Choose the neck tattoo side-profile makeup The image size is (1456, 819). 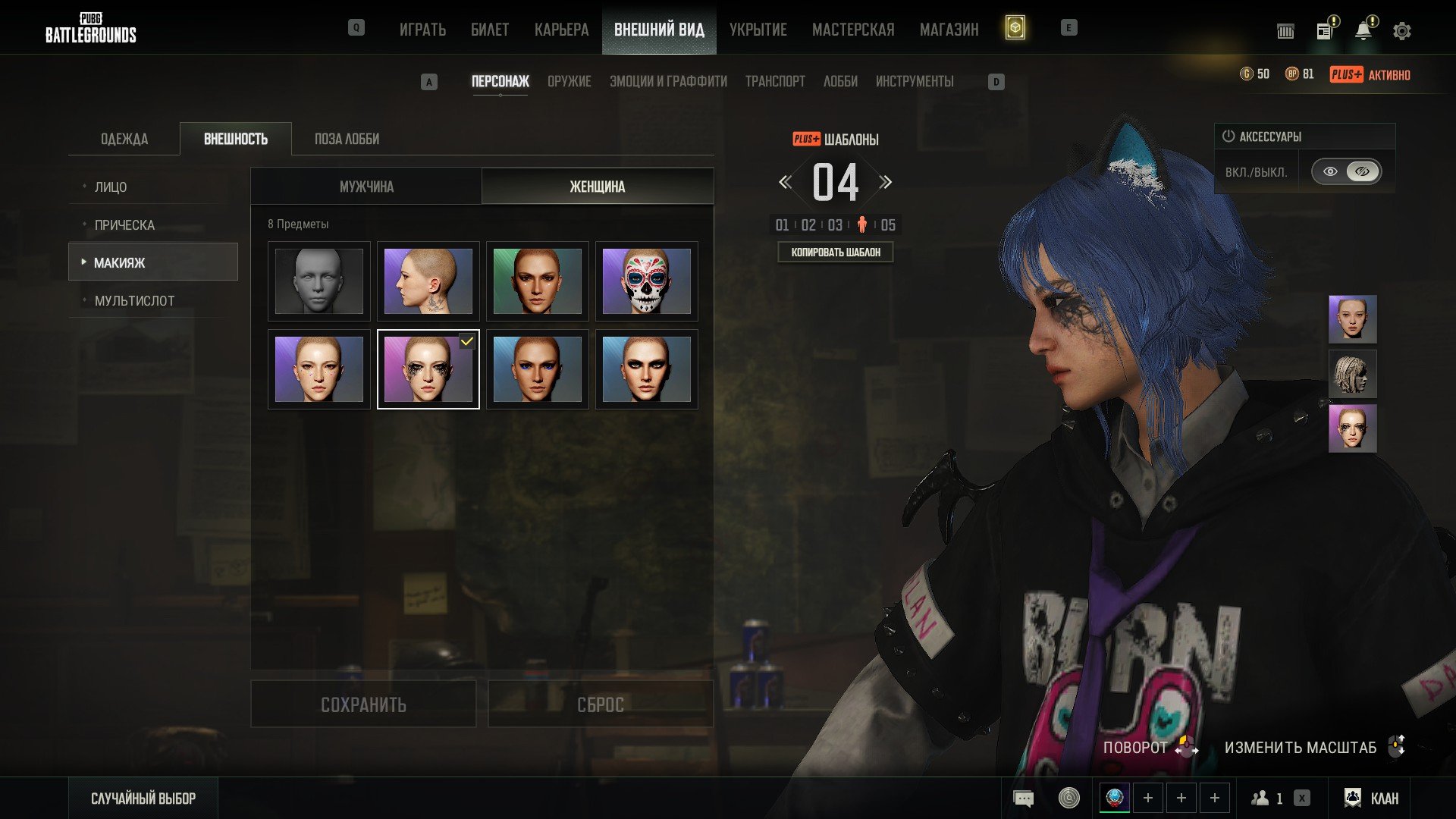click(x=428, y=281)
